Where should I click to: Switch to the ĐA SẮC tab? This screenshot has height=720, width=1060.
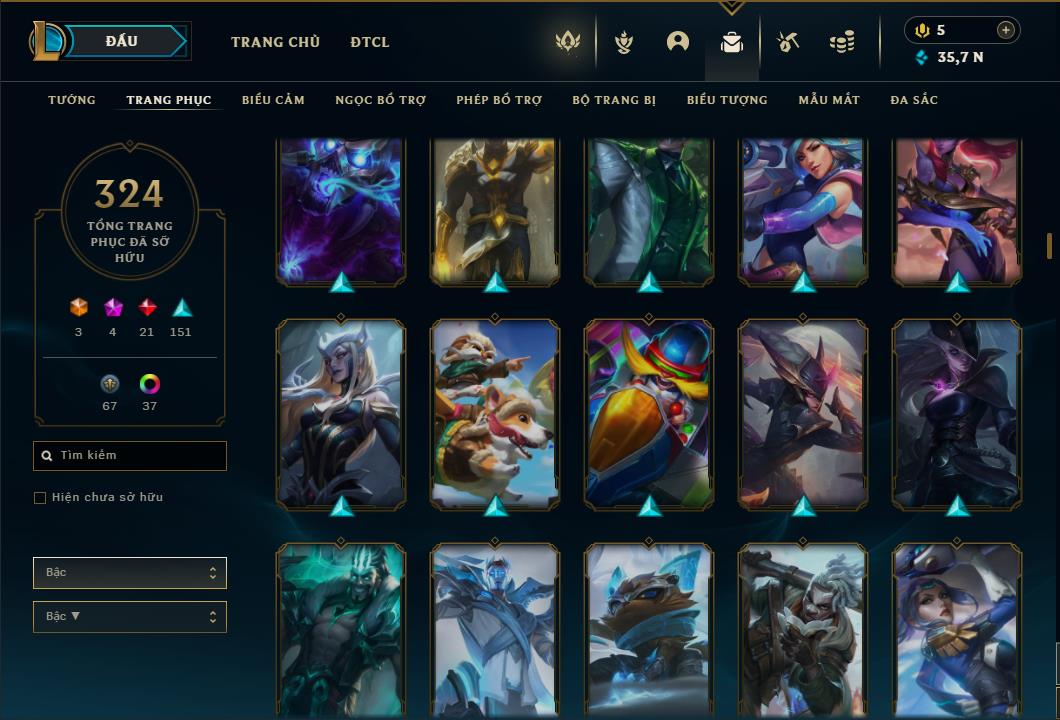click(914, 100)
